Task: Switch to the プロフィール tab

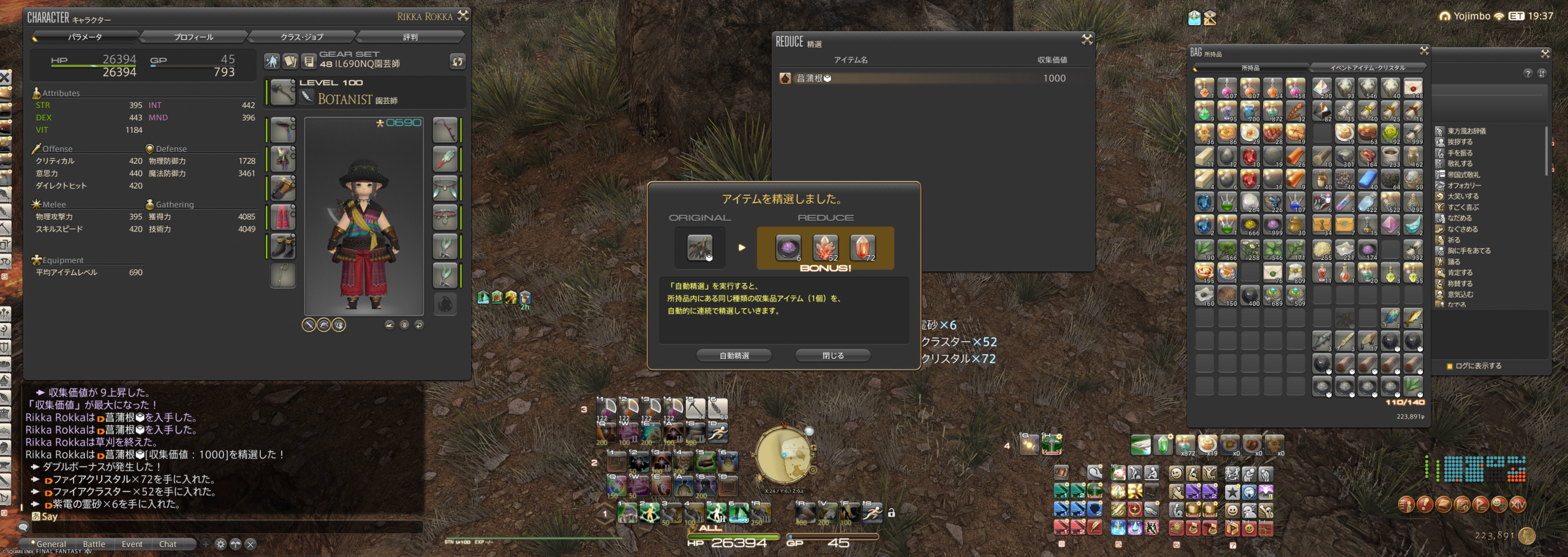Action: [194, 37]
